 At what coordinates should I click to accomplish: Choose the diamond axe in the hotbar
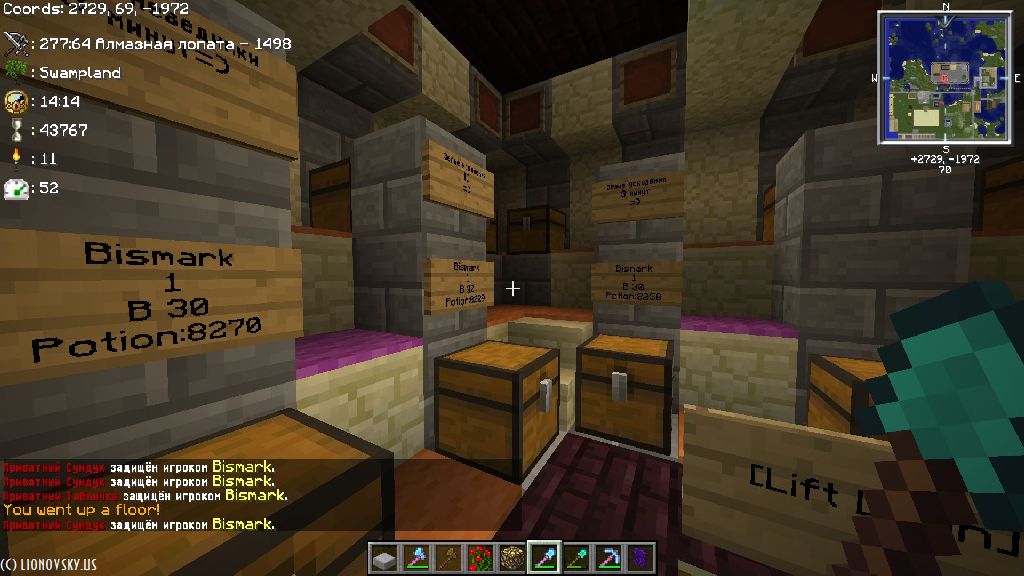click(x=417, y=557)
